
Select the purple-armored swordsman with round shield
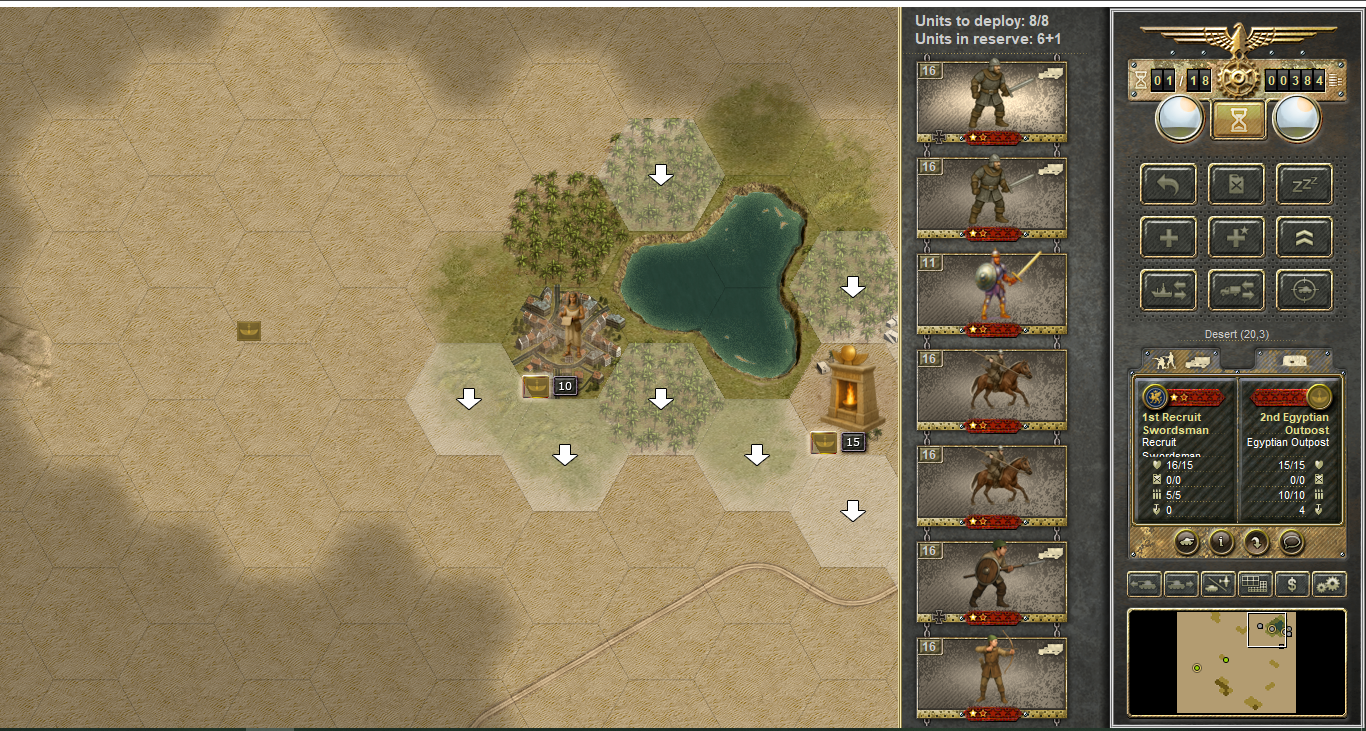coord(991,294)
